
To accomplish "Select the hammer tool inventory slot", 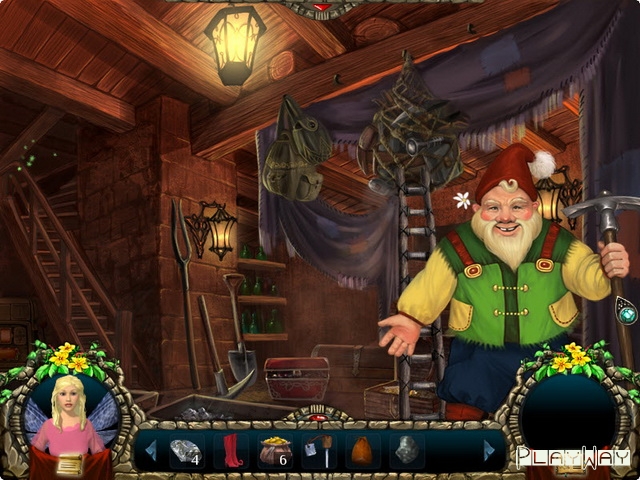I will pyautogui.click(x=319, y=450).
